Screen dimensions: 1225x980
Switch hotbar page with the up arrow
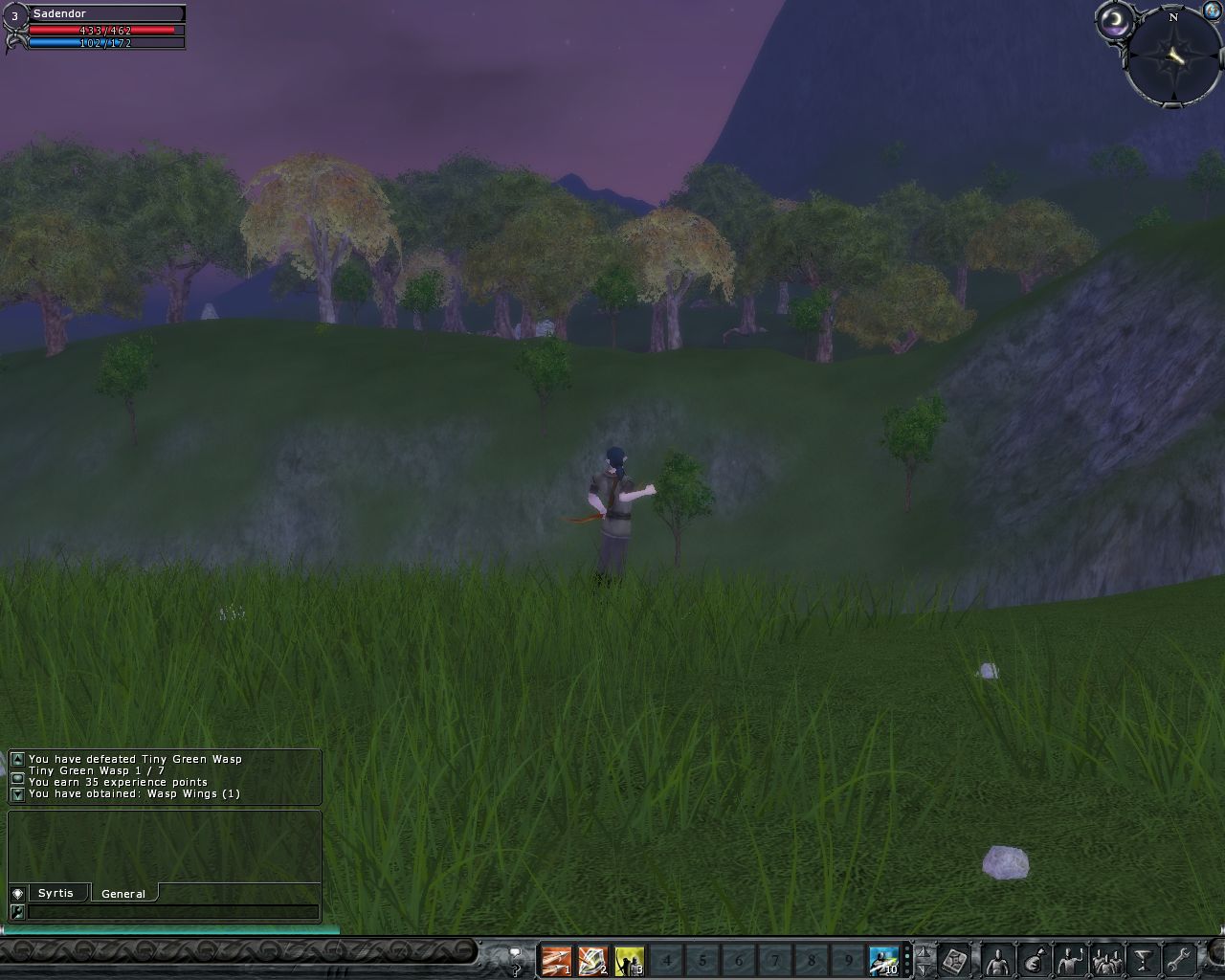pyautogui.click(x=924, y=952)
